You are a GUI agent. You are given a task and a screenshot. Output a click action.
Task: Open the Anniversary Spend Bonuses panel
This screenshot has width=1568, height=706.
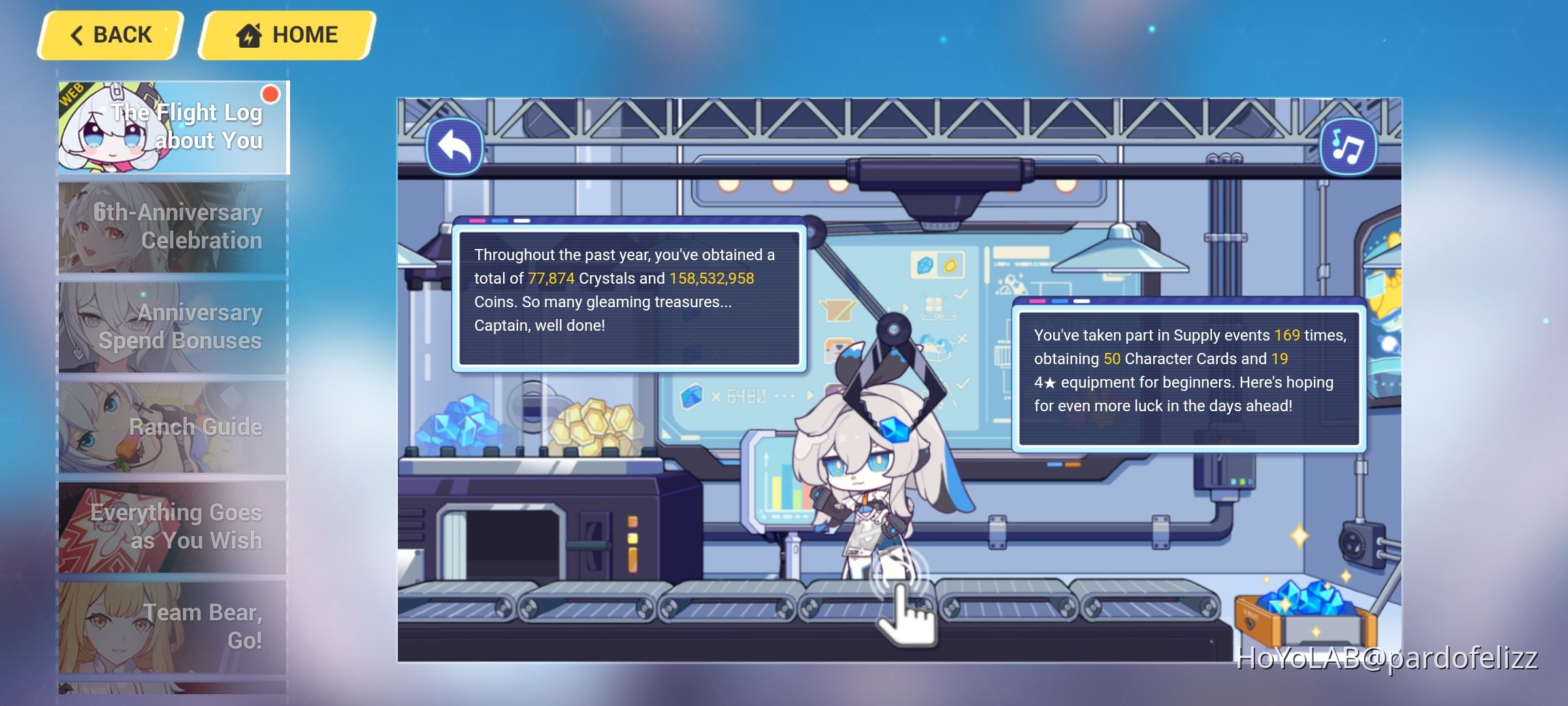(x=172, y=327)
